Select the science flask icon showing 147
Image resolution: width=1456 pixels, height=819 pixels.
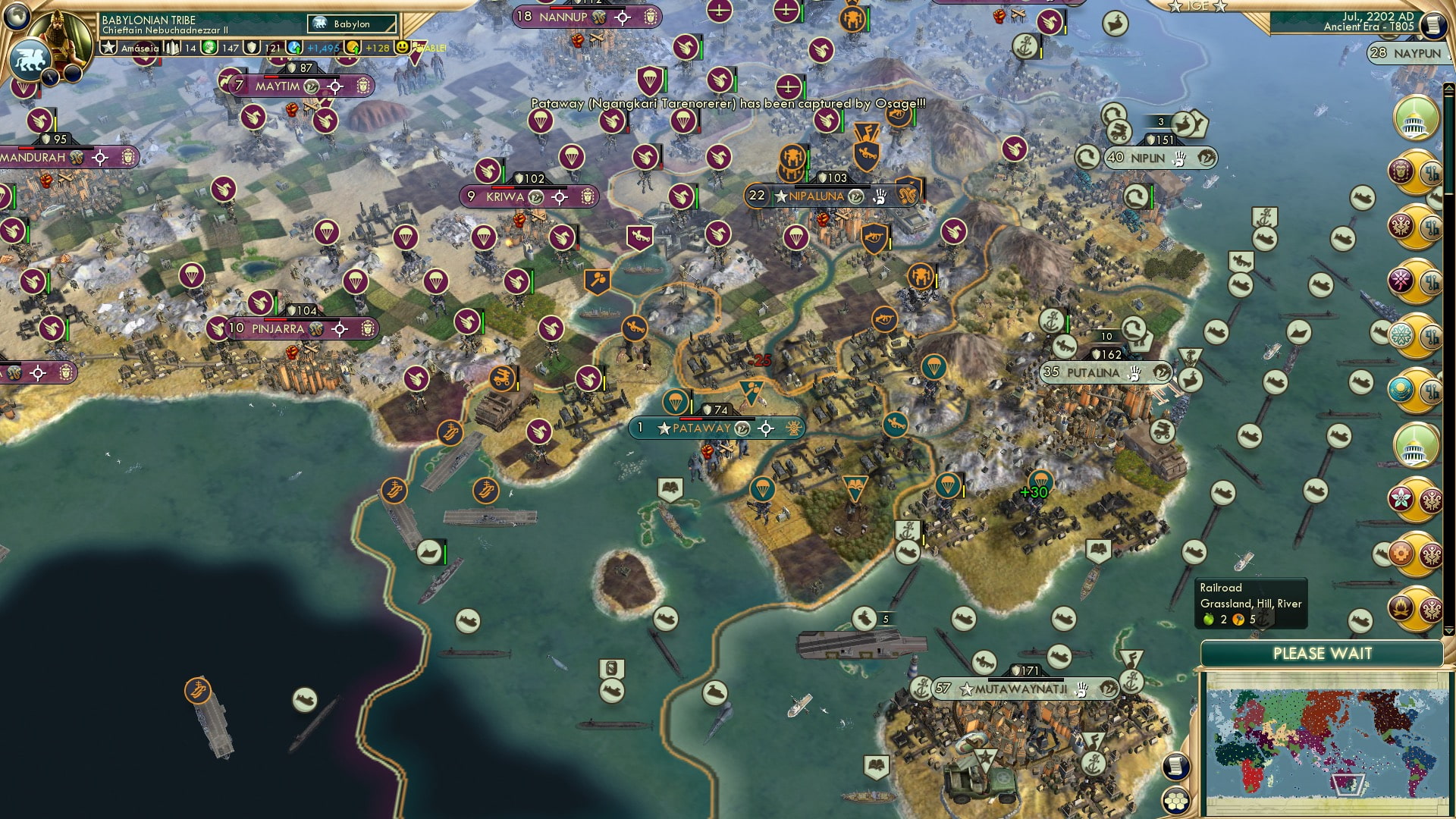(208, 47)
